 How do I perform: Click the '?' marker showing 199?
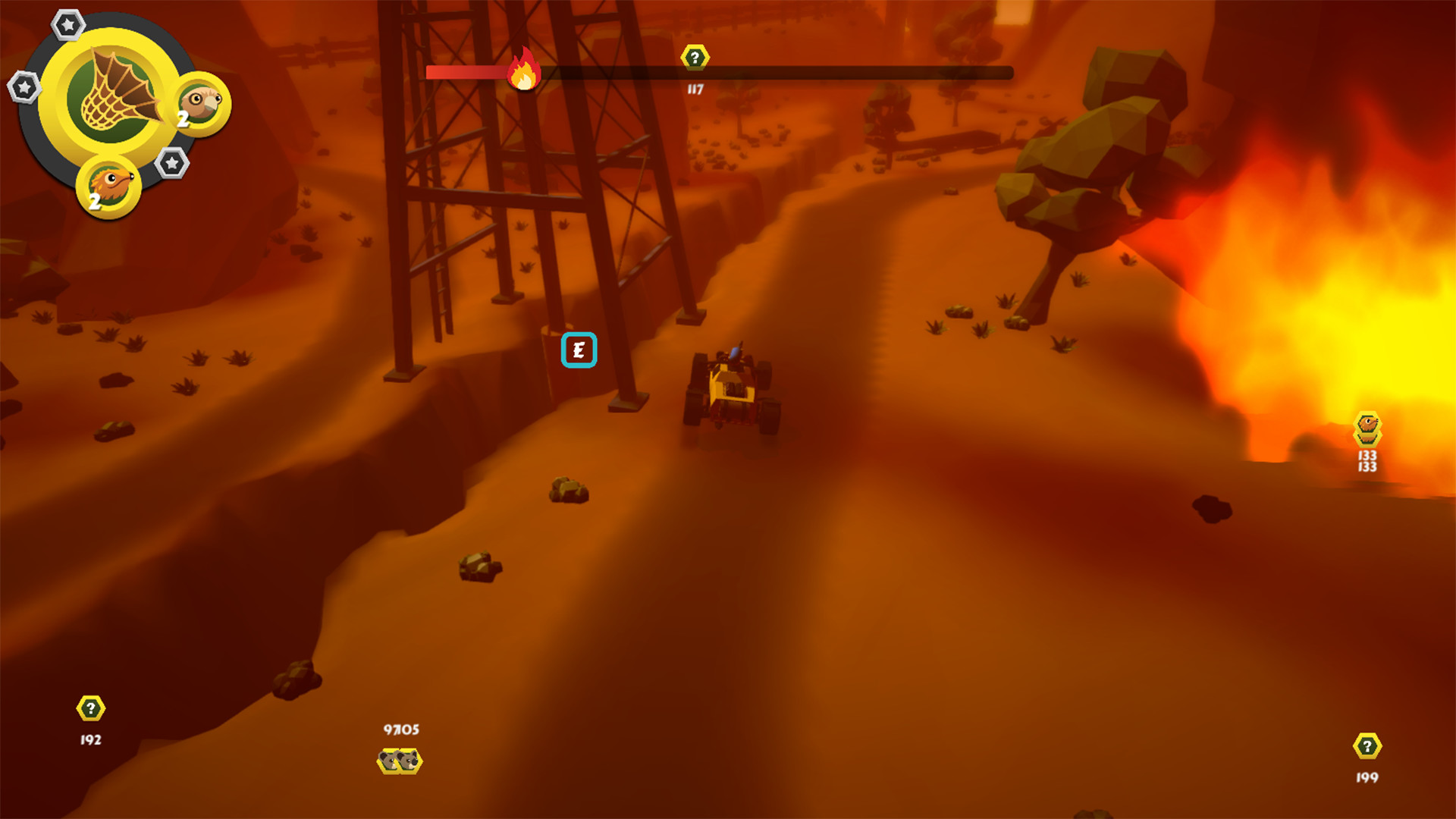pyautogui.click(x=1367, y=745)
